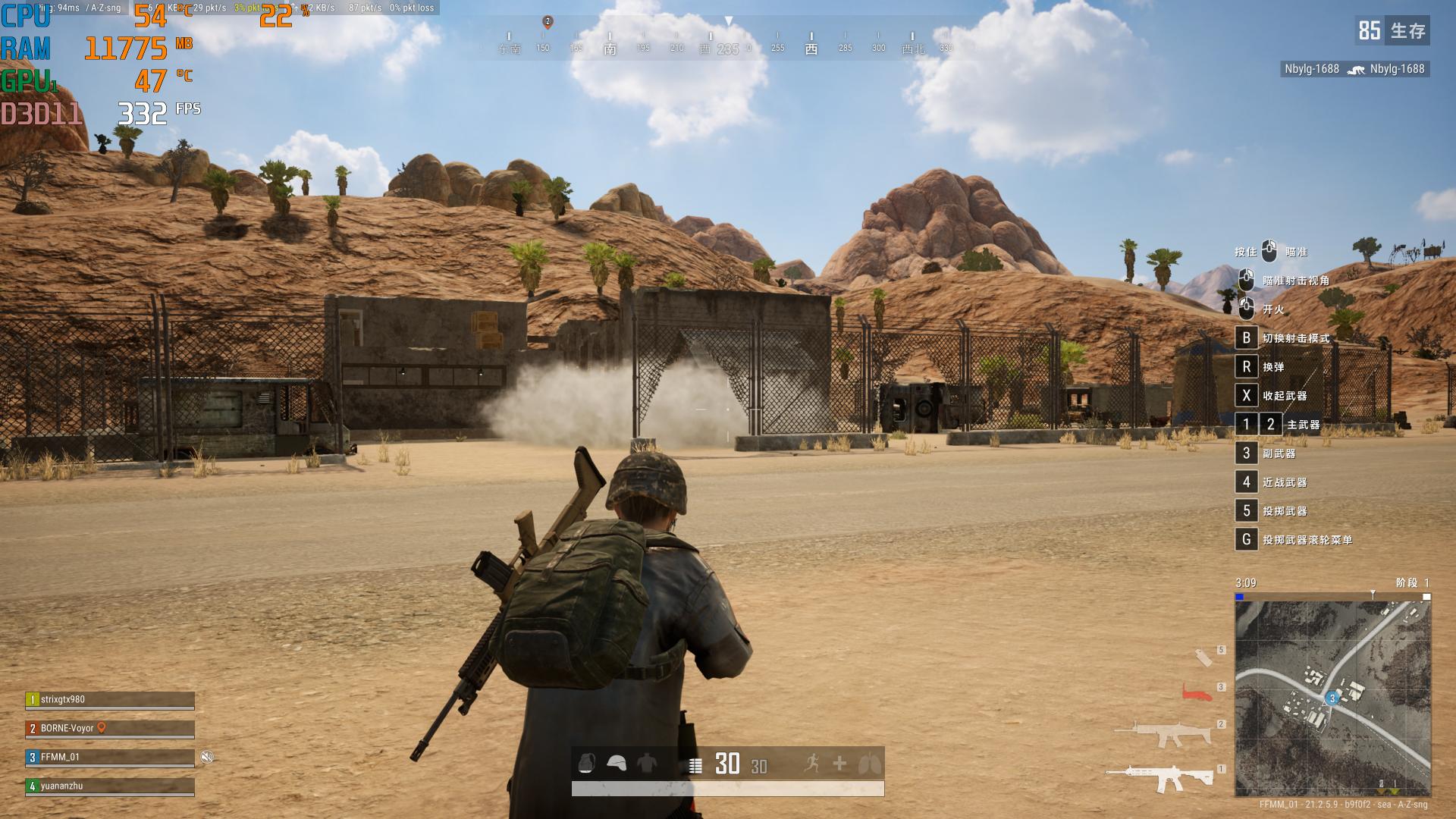Click the lungs breath status icon

coord(869,763)
